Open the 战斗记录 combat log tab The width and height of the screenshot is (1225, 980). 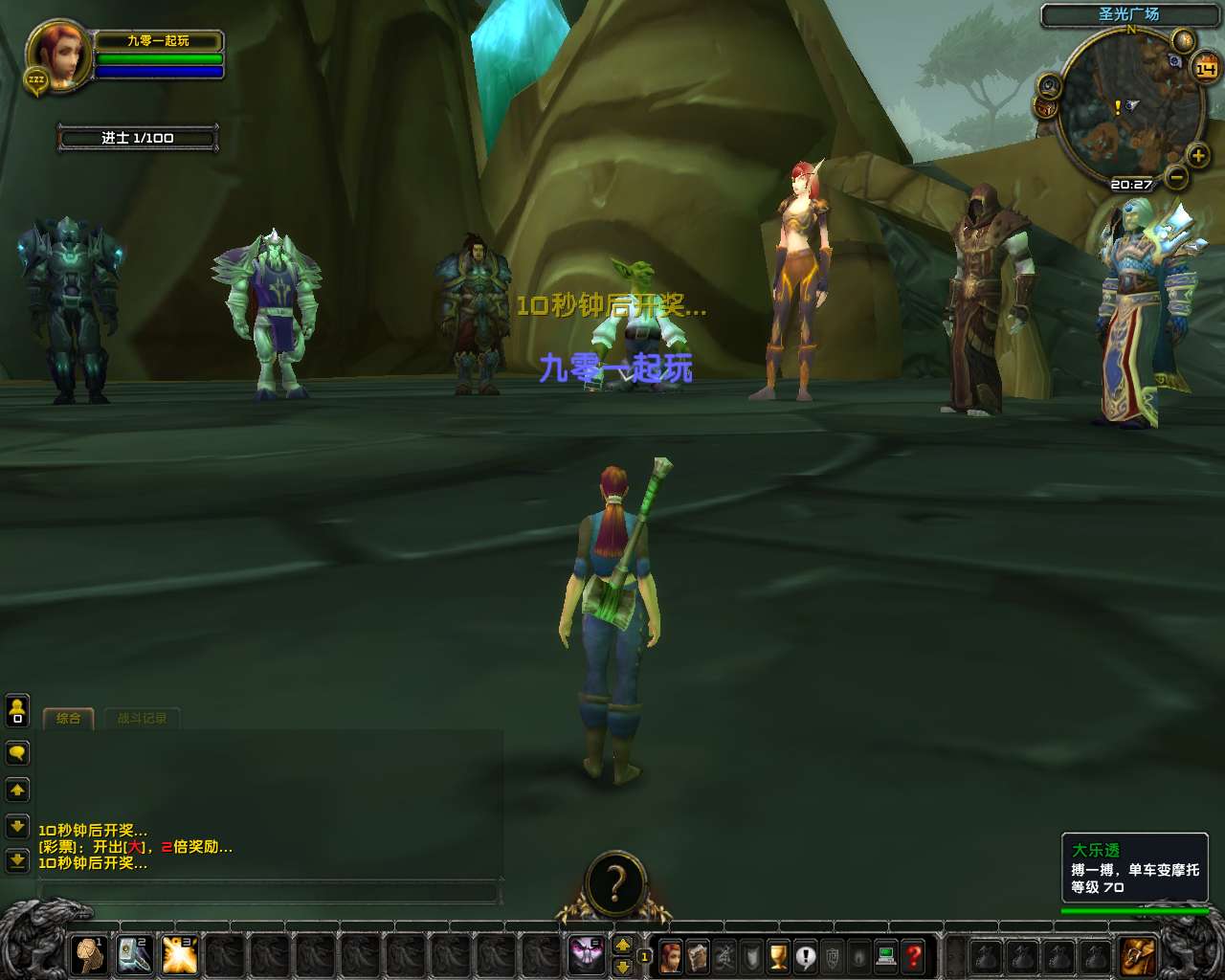coord(142,719)
